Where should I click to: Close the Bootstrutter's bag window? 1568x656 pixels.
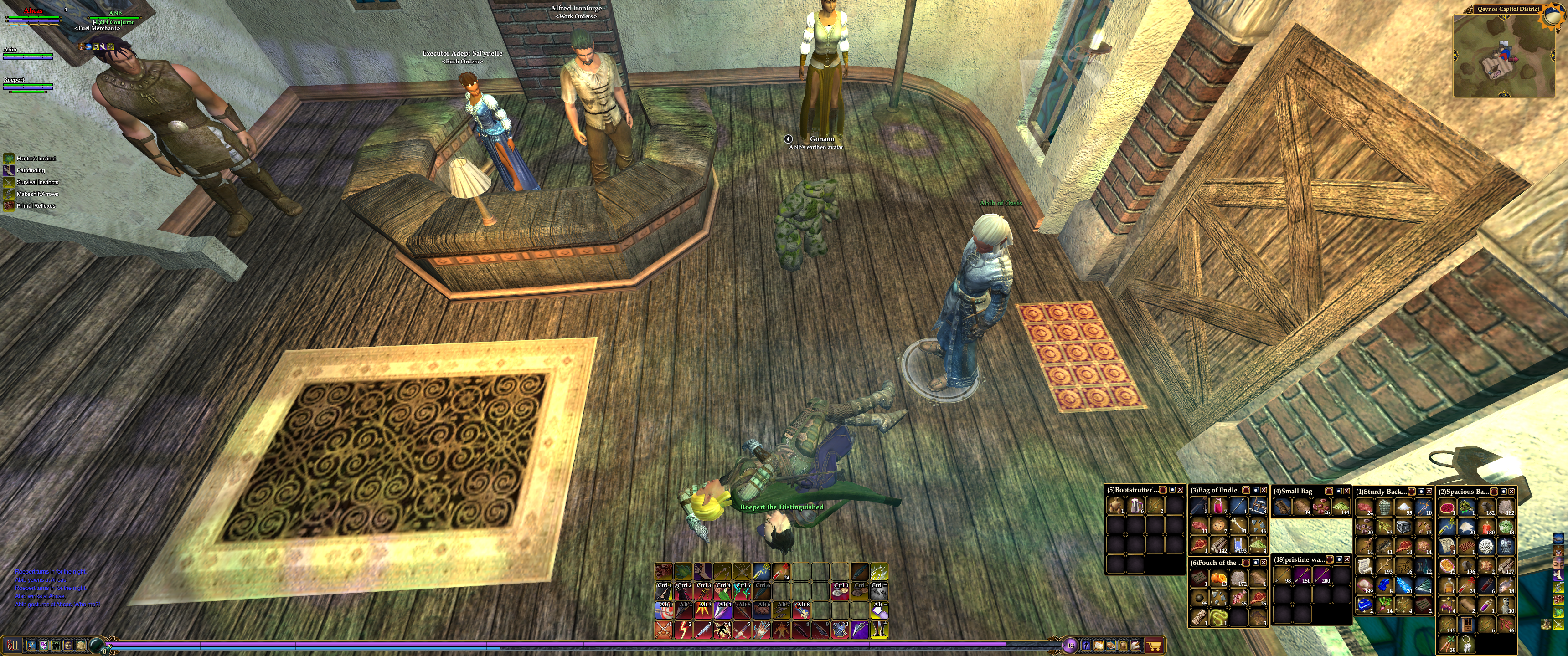[x=1180, y=490]
